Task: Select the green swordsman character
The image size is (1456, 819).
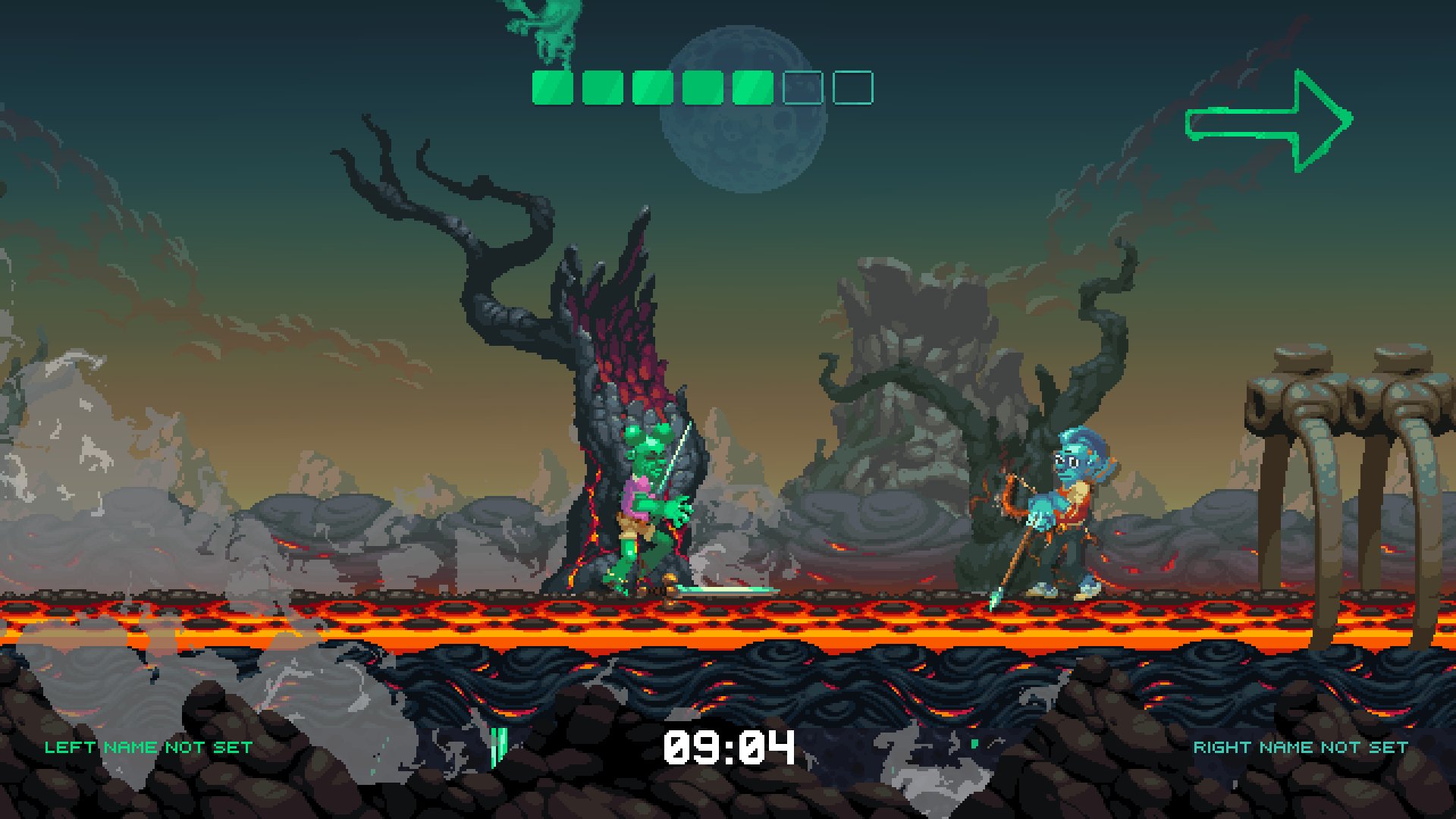Action: coord(645,508)
